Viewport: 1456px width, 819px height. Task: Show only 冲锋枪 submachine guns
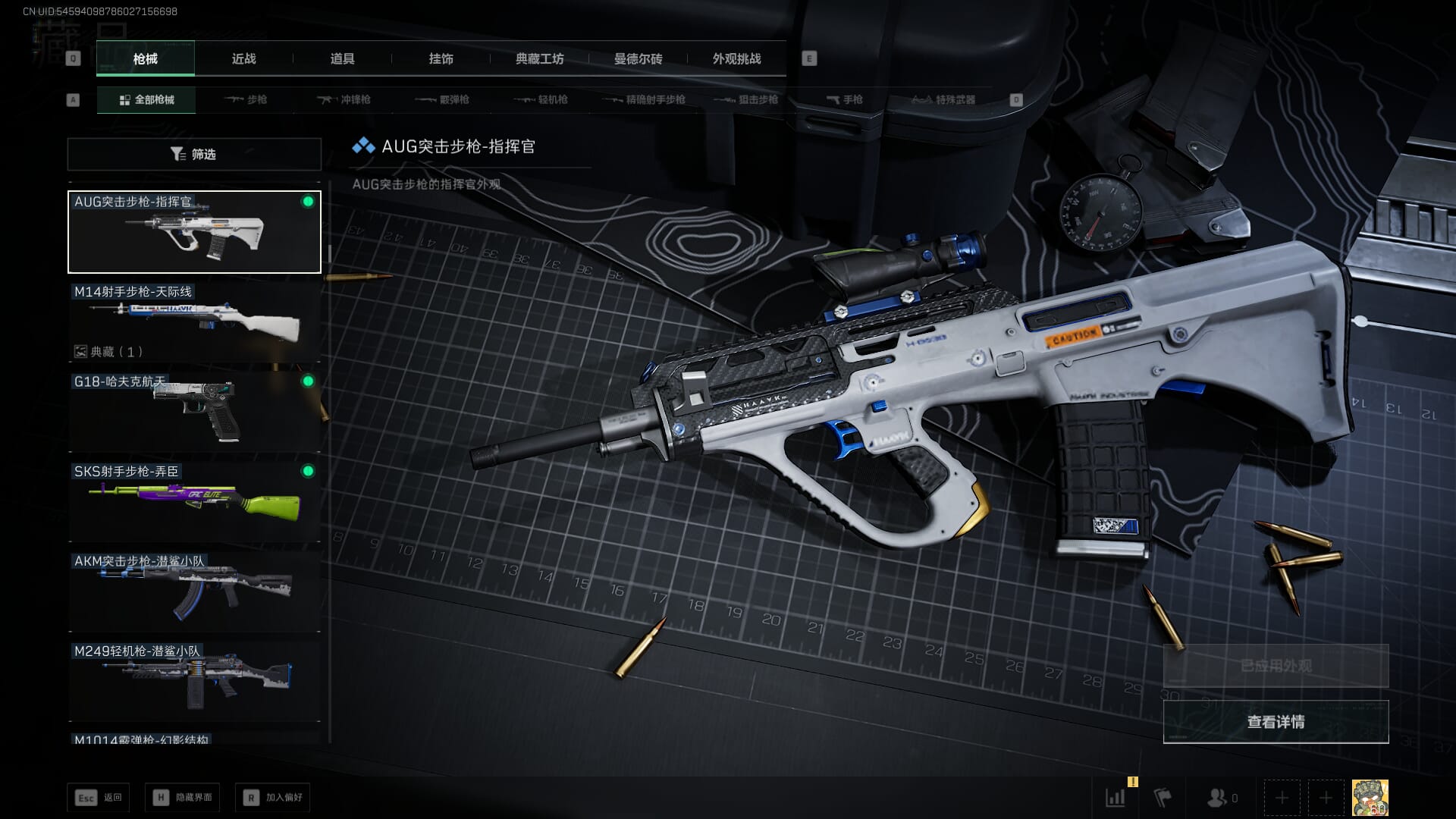[x=344, y=99]
